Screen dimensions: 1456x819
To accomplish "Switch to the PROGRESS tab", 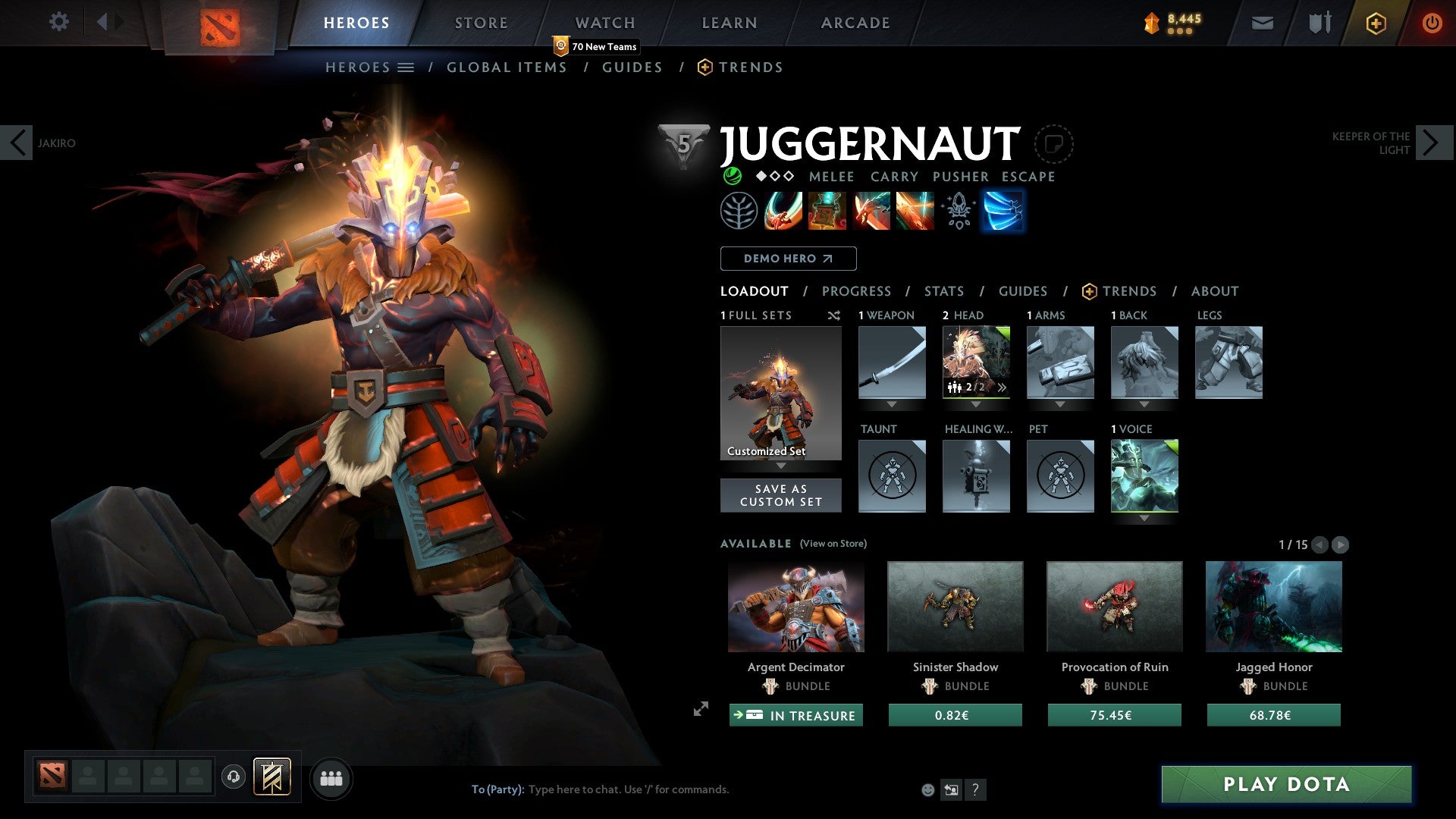I will click(857, 291).
